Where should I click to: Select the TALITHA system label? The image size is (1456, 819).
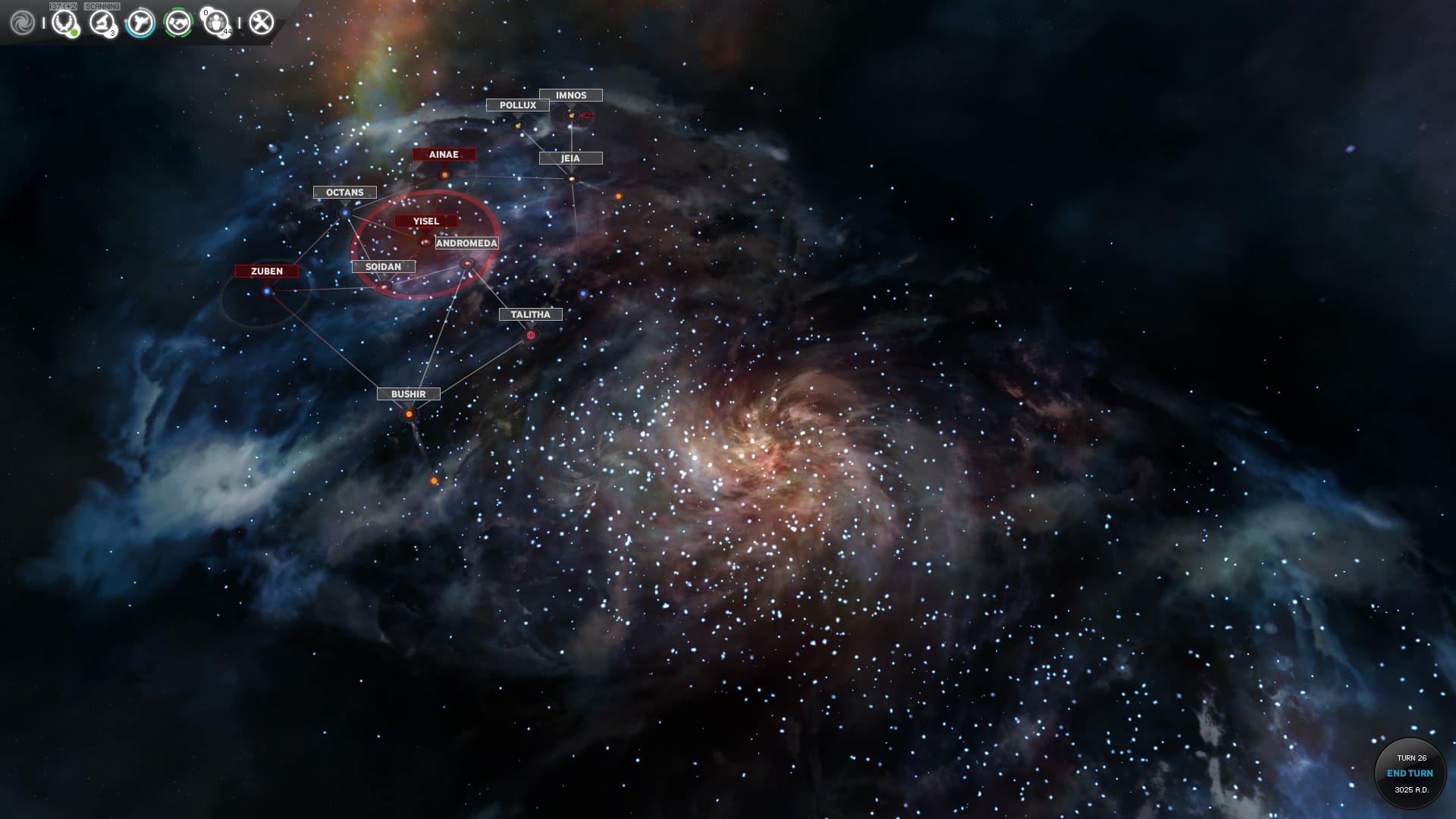point(530,314)
